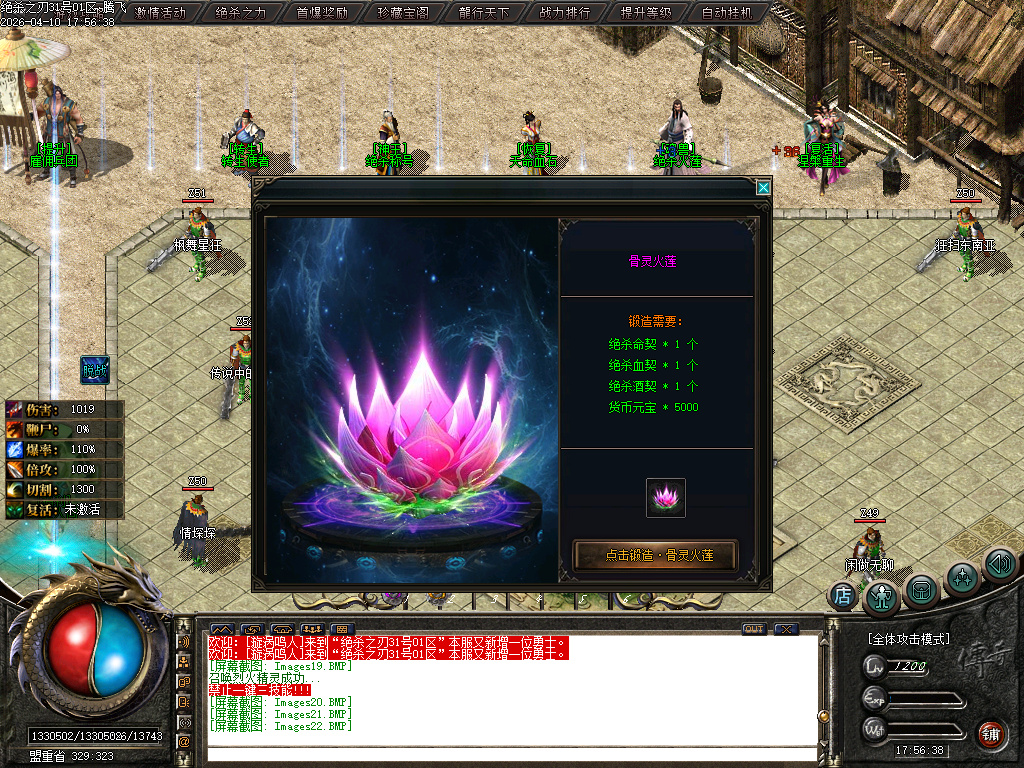Image resolution: width=1024 pixels, height=768 pixels.
Task: Click the 点击锻造·骨灵火莲 forge button
Action: pos(656,555)
